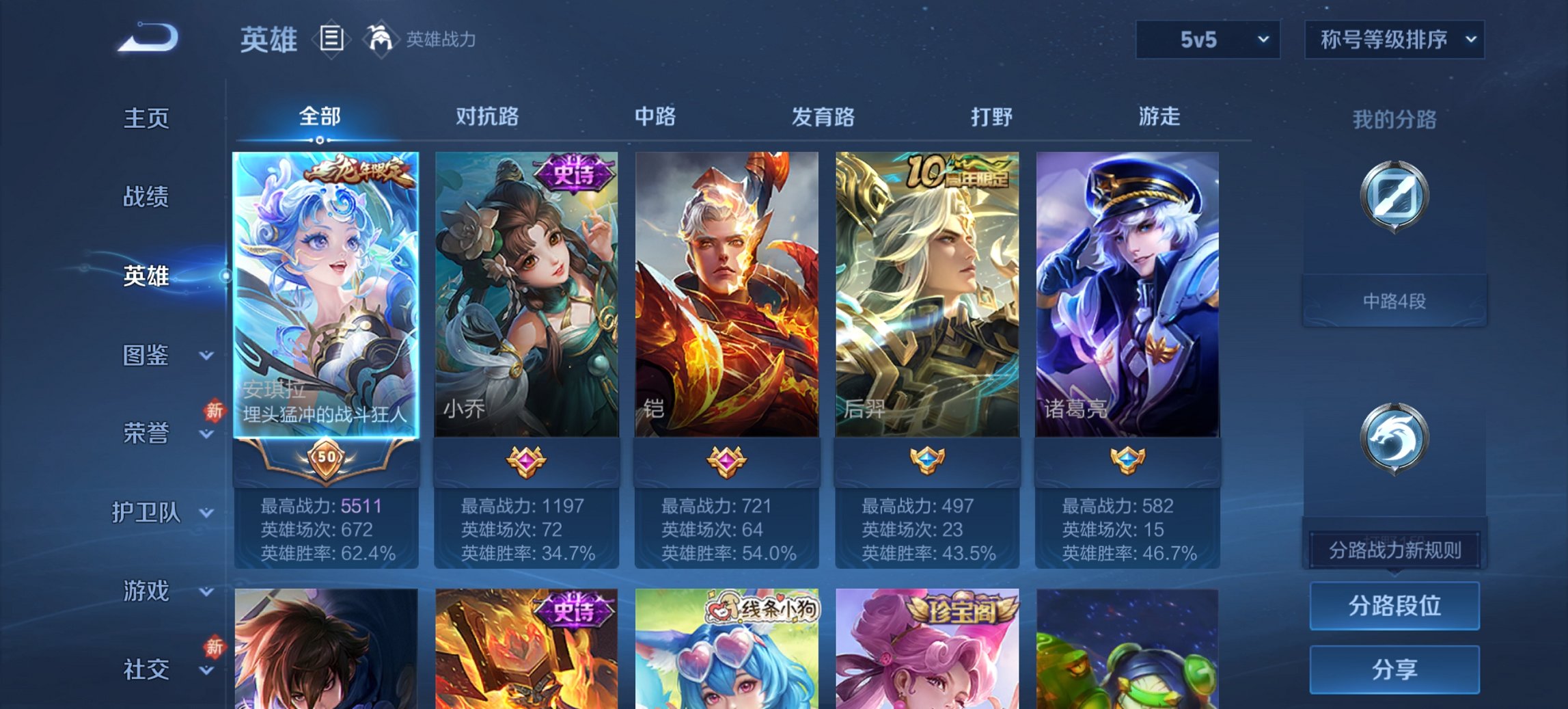Viewport: 1568px width, 709px height.
Task: Expand the 社交 sidebar section
Action: pos(147,669)
